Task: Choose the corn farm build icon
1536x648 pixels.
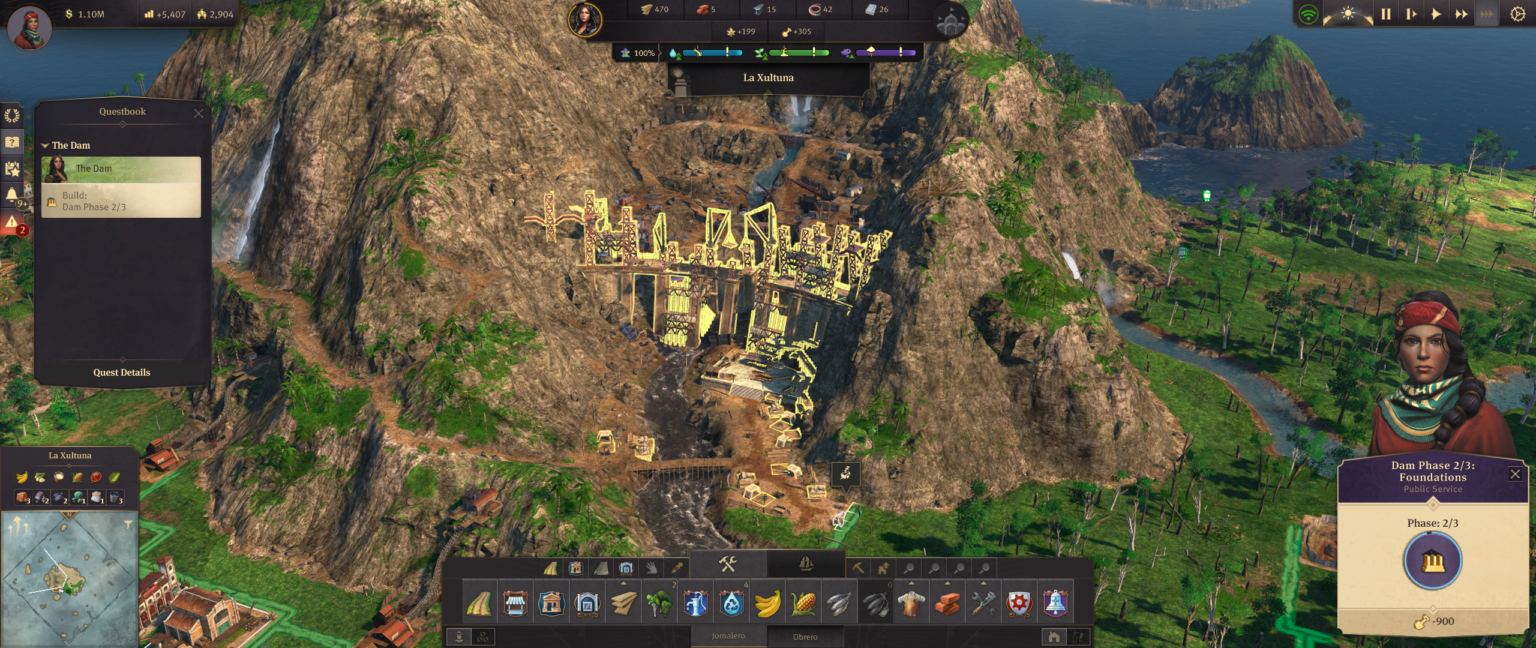Action: (804, 603)
